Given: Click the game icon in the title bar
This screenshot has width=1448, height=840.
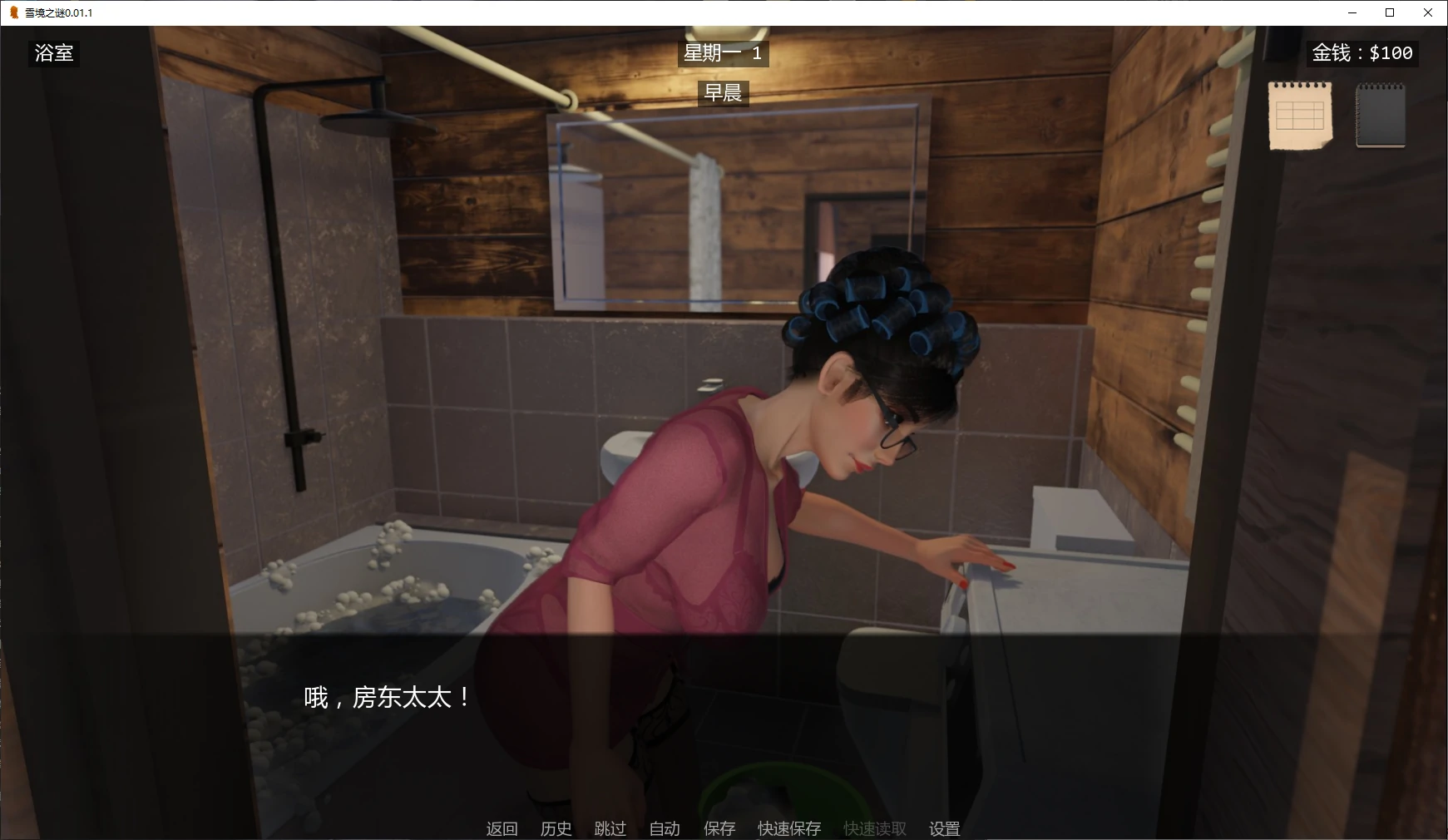Looking at the screenshot, I should (14, 12).
